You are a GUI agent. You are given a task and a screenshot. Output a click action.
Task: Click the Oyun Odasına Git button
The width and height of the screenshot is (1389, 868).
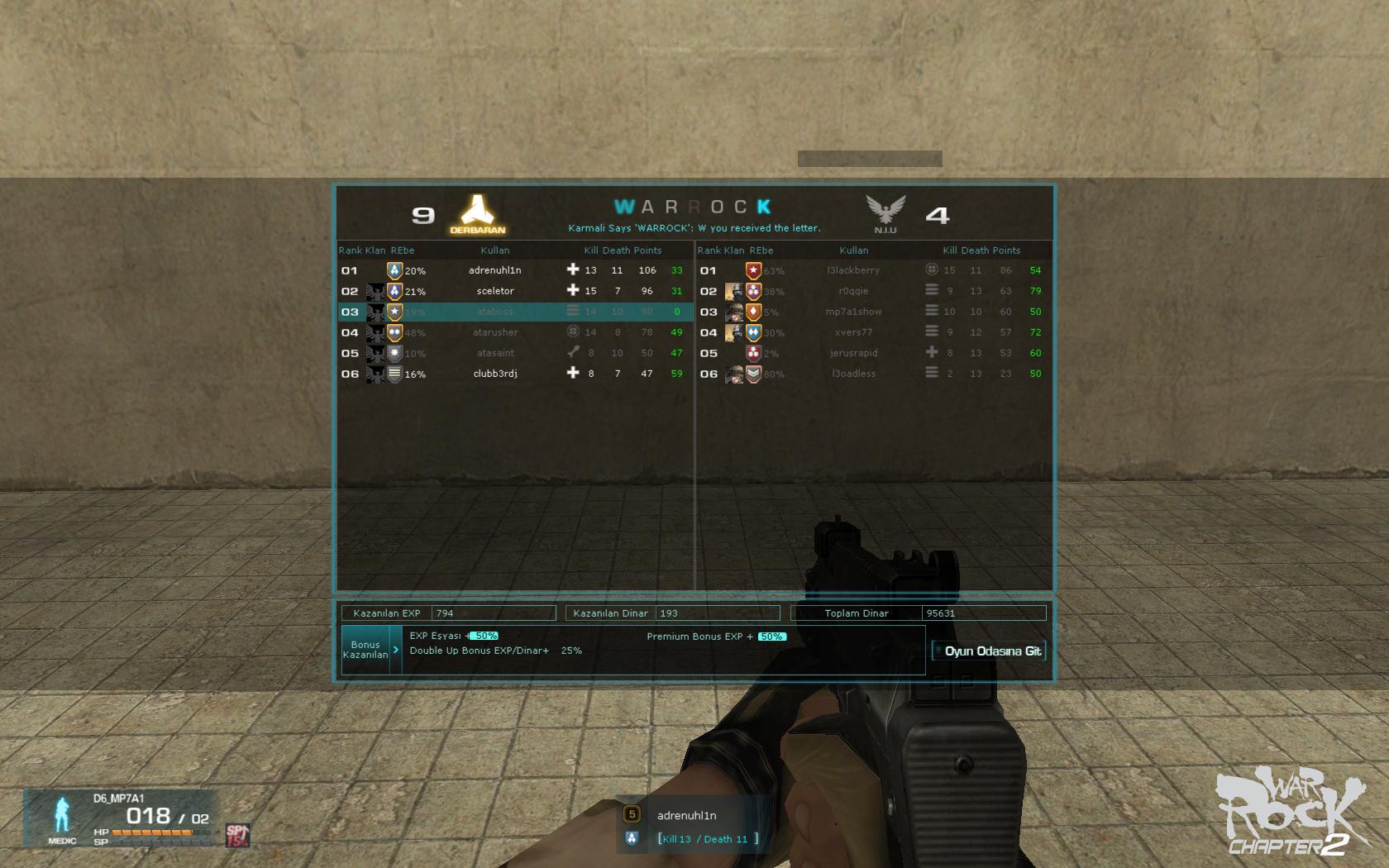(x=990, y=651)
